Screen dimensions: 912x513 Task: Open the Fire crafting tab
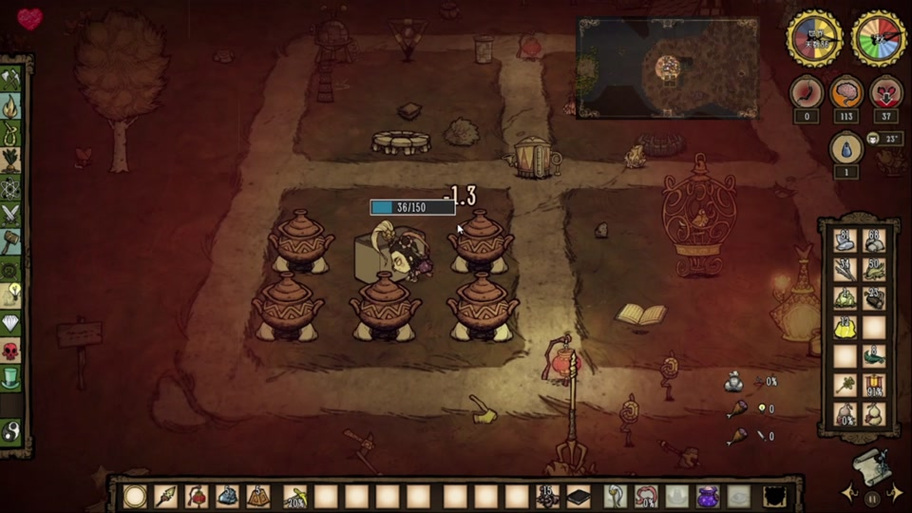pos(12,105)
